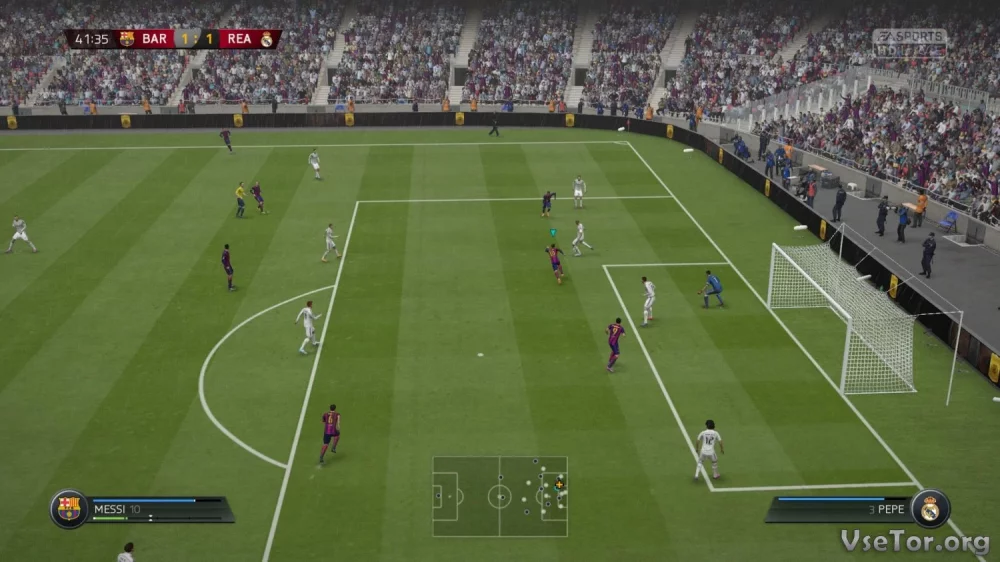Viewport: 1000px width, 562px height.
Task: Select the Real Madrid crest beside Pepe
Action: pyautogui.click(x=930, y=509)
